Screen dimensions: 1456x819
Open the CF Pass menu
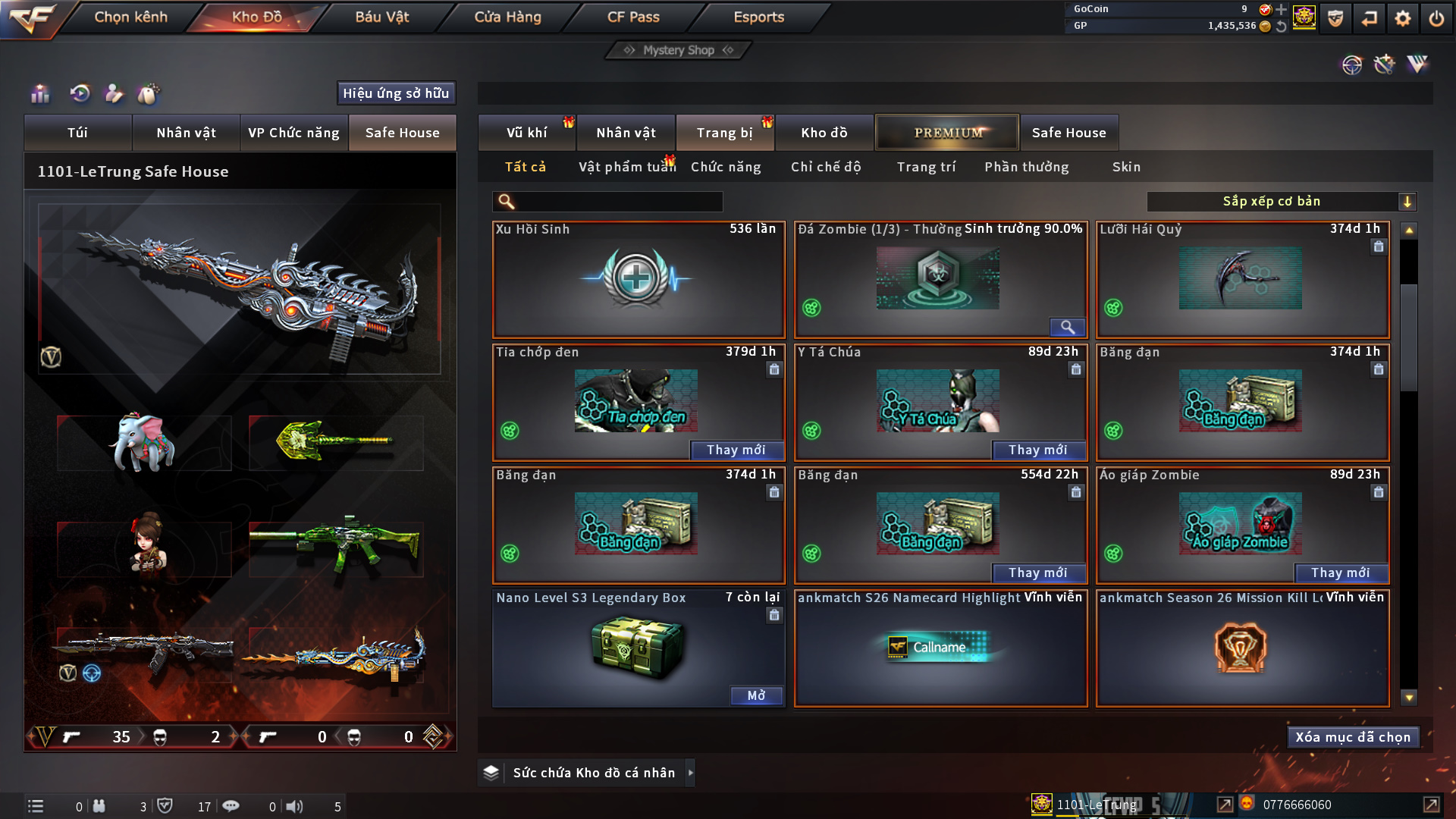[633, 17]
